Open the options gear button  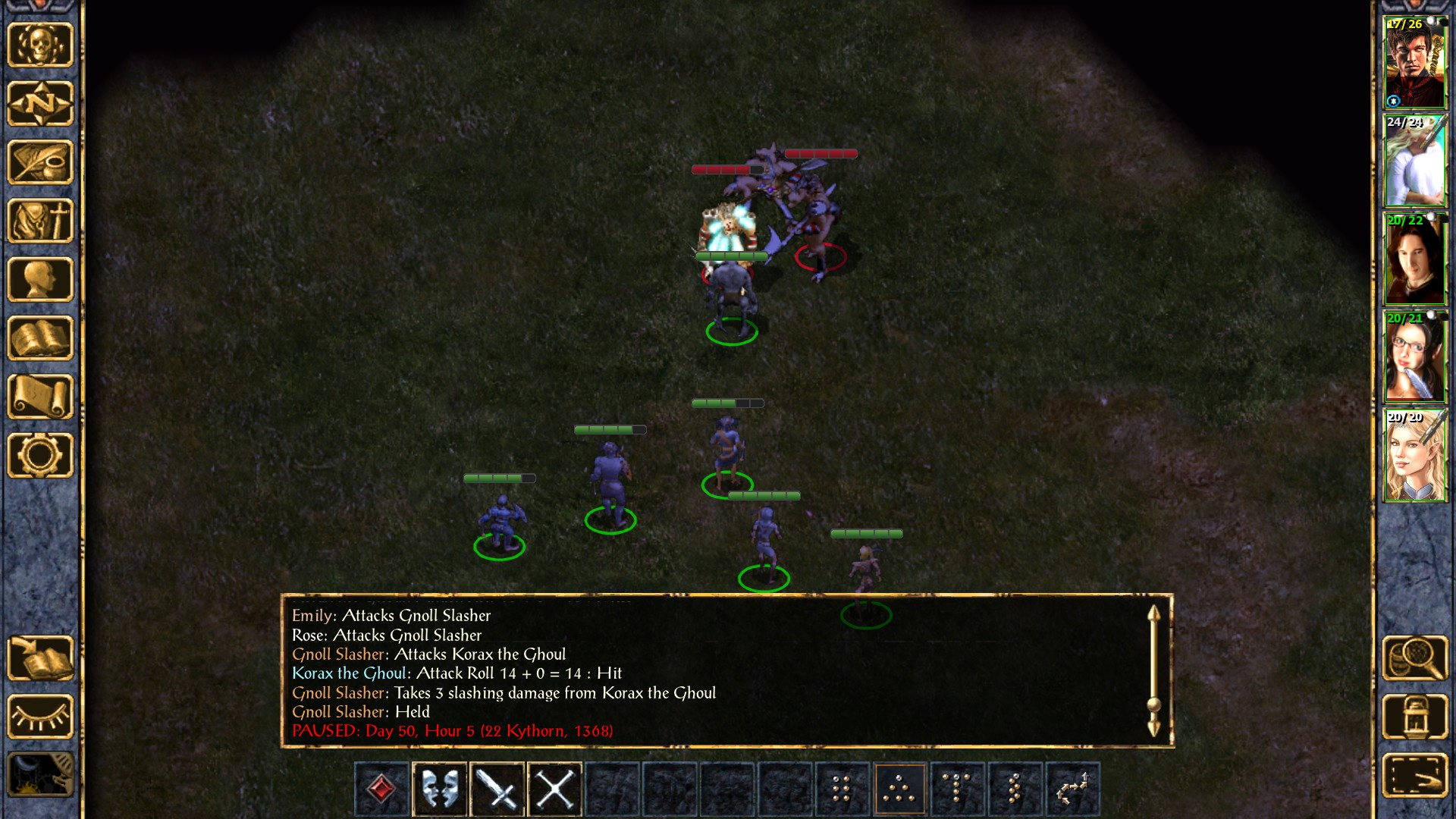coord(40,455)
